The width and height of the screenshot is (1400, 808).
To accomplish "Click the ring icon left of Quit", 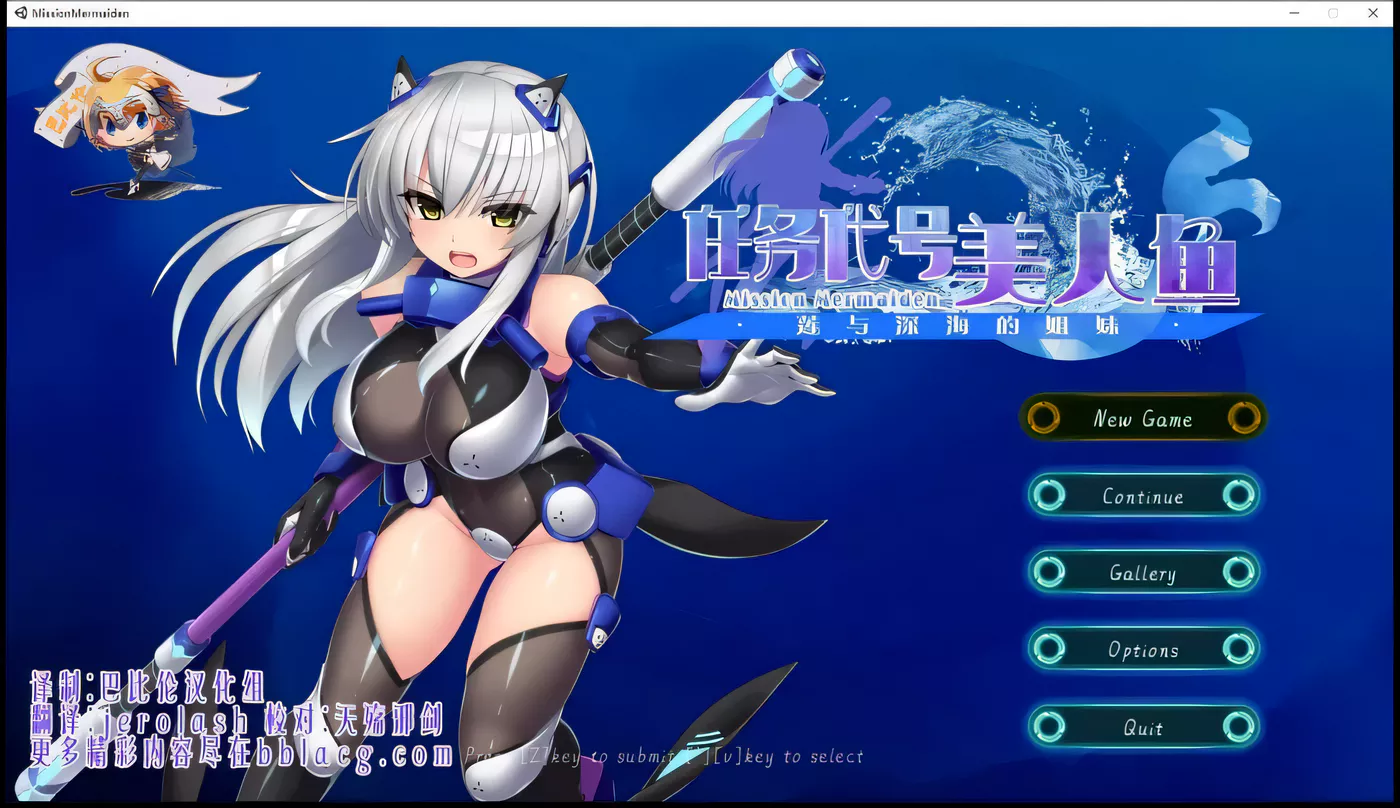I will point(1049,727).
